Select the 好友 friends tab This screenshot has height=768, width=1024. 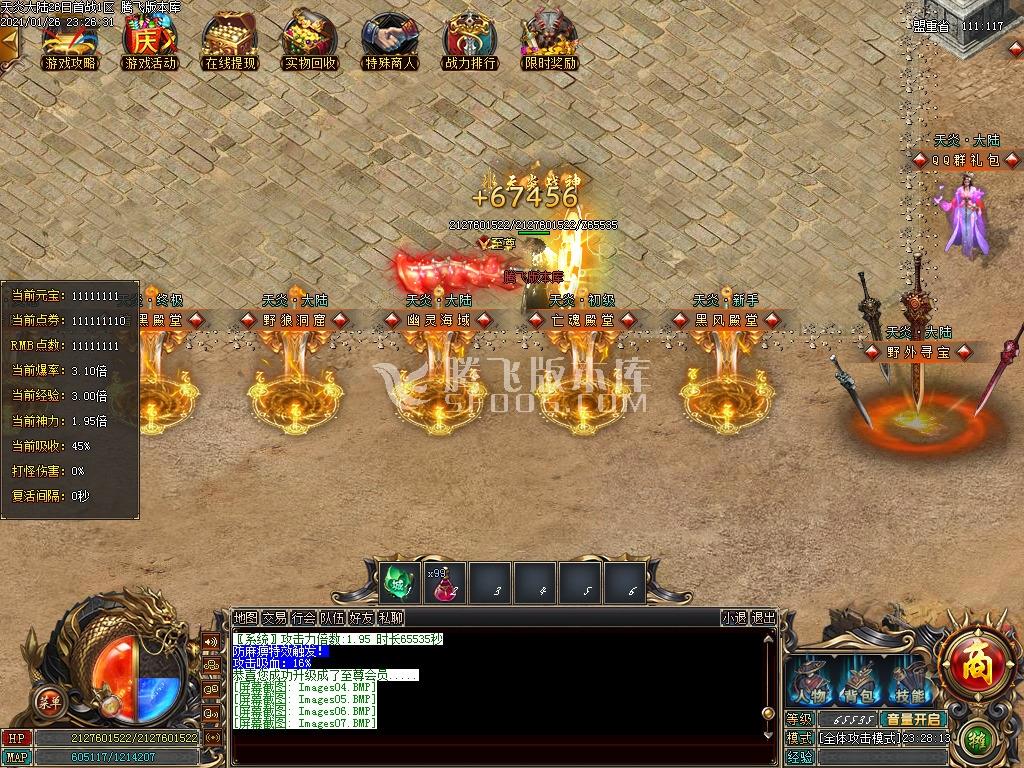[362, 618]
